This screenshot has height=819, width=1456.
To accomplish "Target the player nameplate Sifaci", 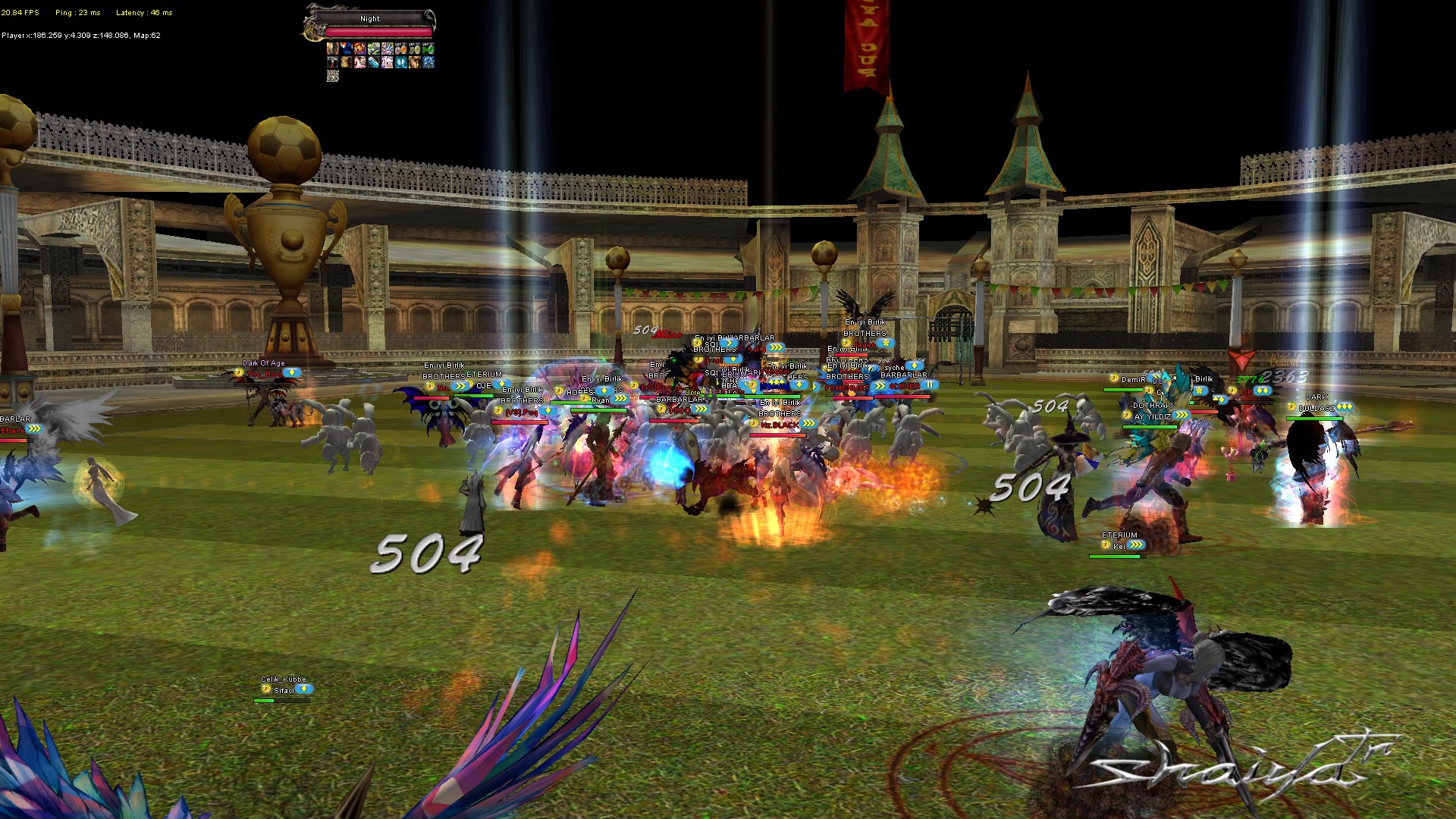I will [284, 690].
